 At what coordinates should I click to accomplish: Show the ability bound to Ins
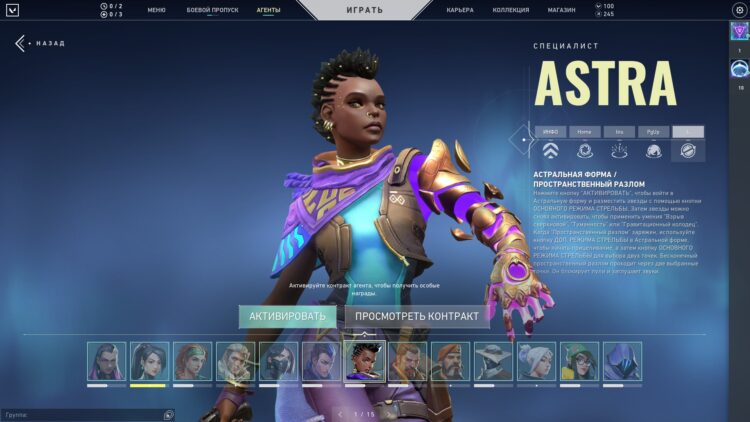point(619,132)
